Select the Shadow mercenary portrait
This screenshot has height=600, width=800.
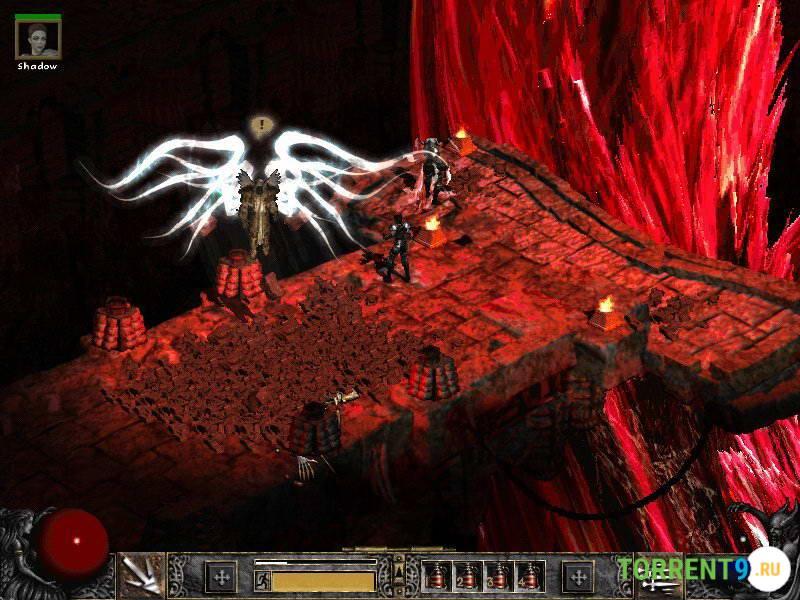click(x=38, y=39)
